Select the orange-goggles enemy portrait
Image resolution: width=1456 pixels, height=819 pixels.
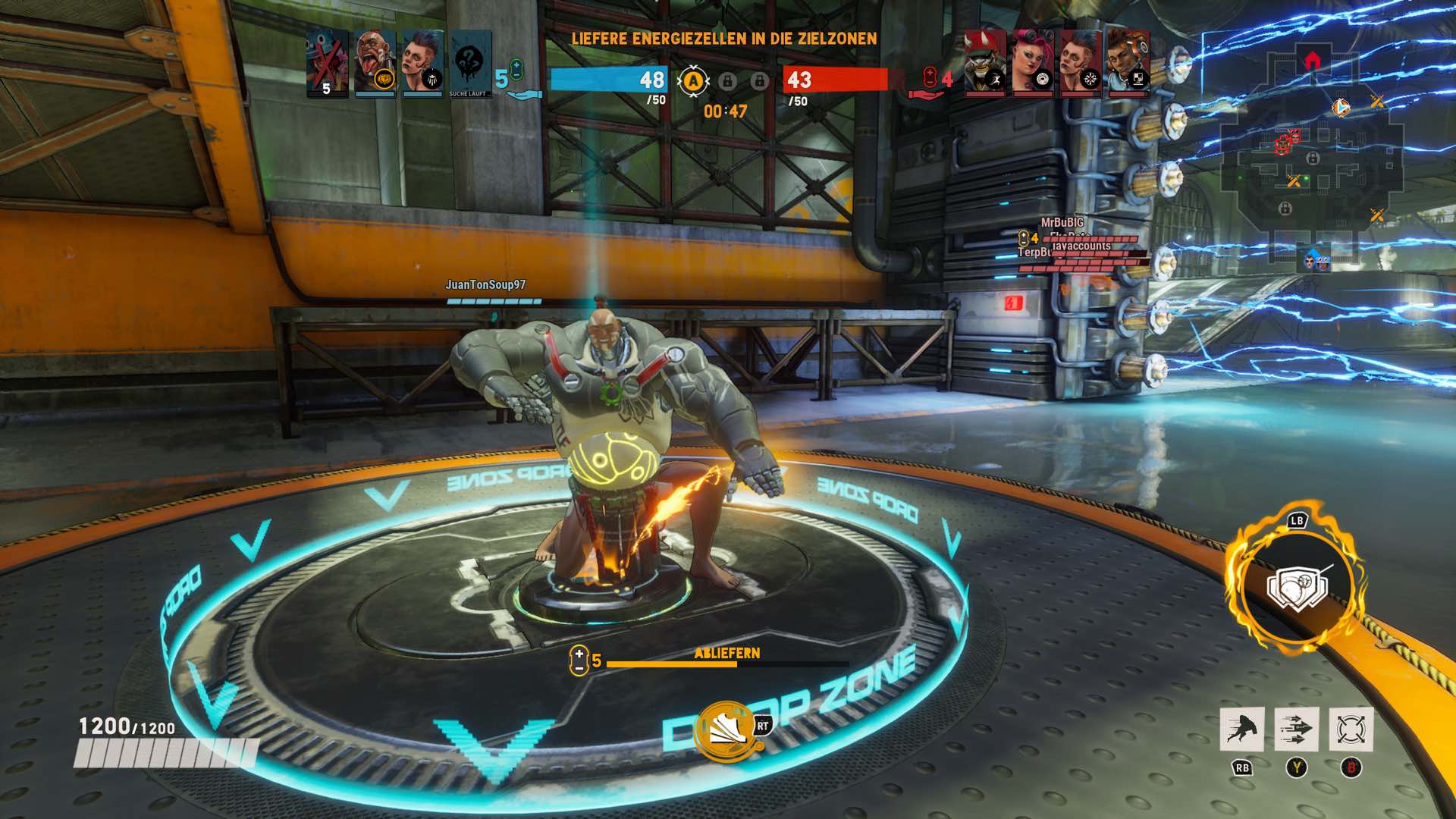(x=1128, y=64)
